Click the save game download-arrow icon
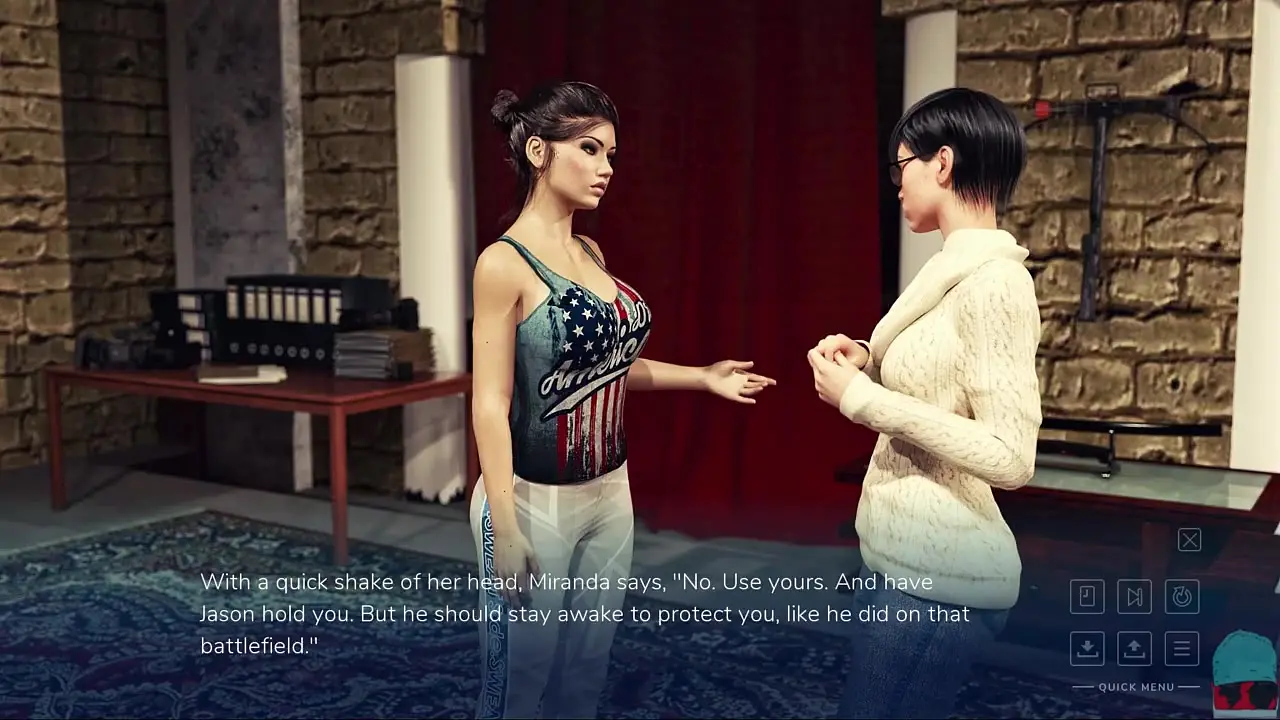The width and height of the screenshot is (1280, 720). coord(1087,648)
